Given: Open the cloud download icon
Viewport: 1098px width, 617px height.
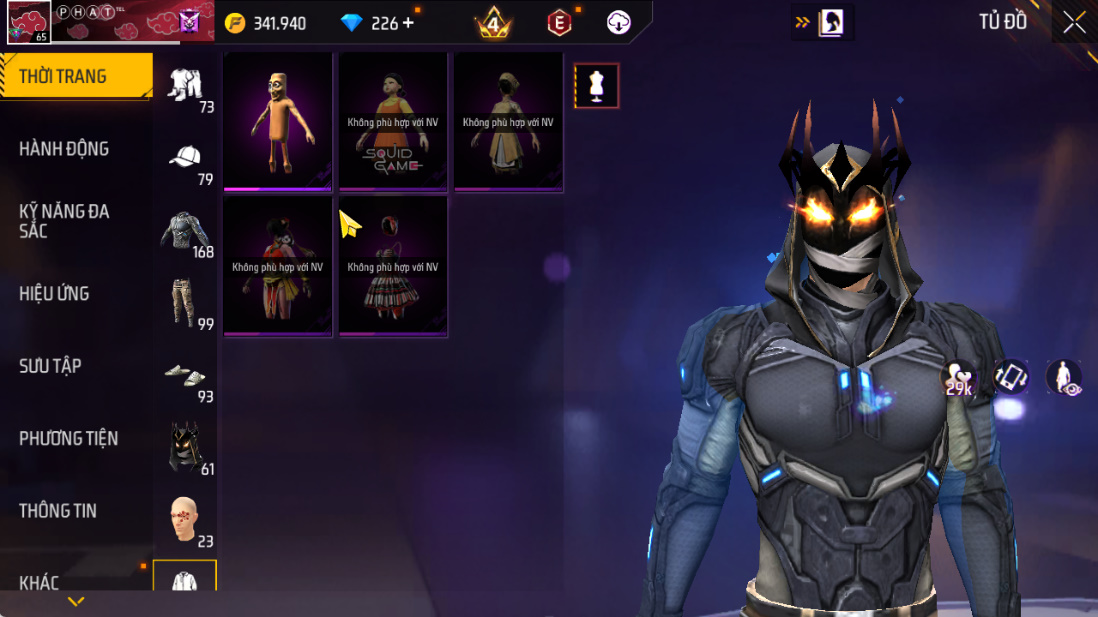Looking at the screenshot, I should (x=619, y=22).
